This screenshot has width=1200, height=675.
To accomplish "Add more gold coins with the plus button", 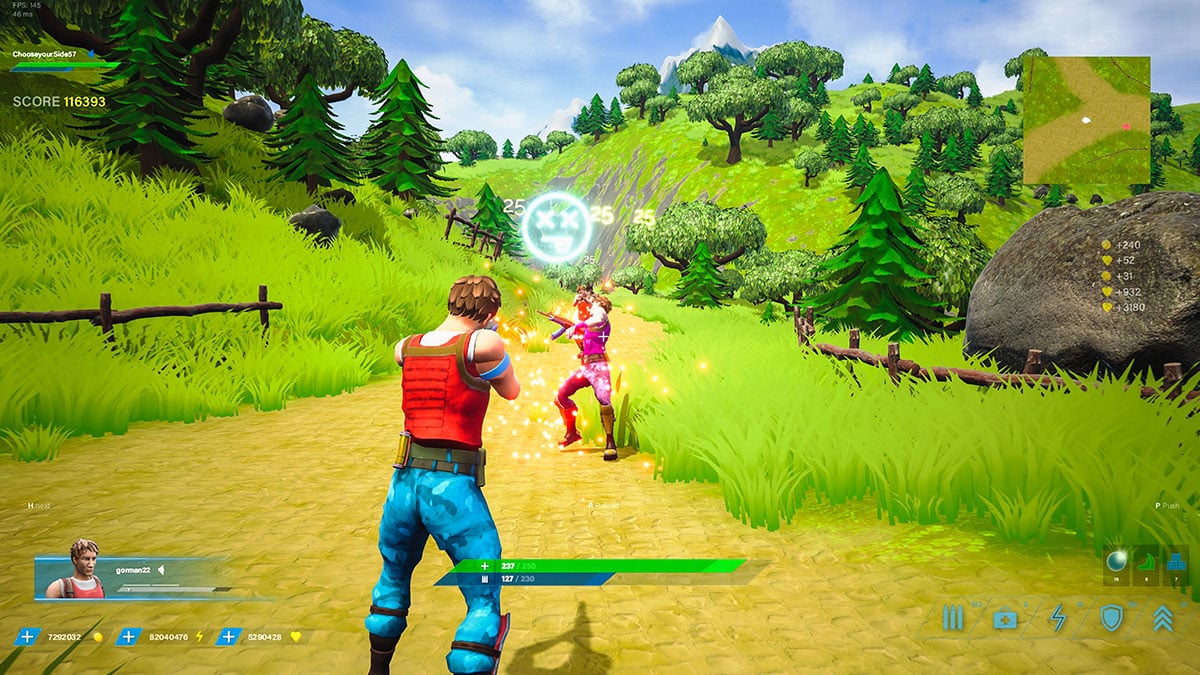I will coord(28,636).
